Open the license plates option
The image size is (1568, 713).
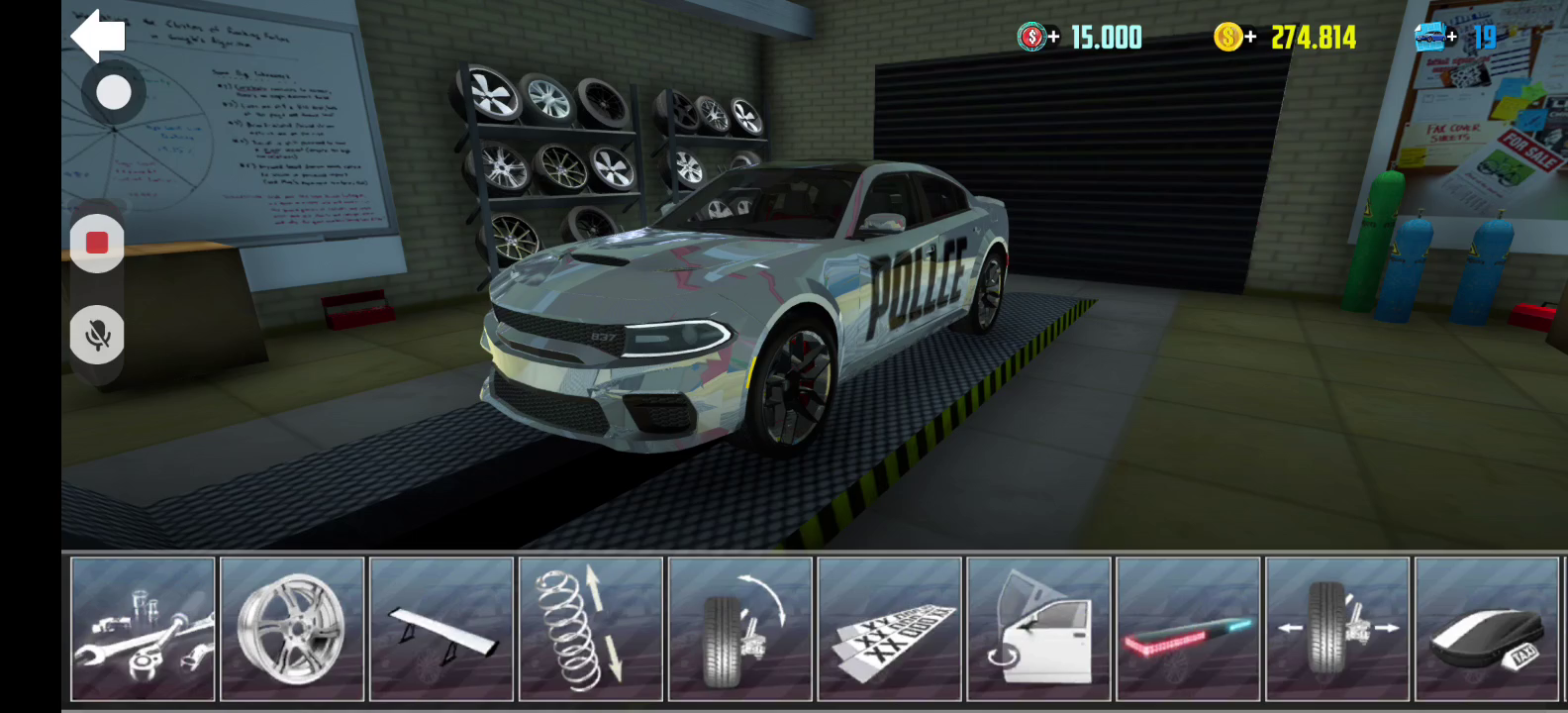tap(890, 629)
